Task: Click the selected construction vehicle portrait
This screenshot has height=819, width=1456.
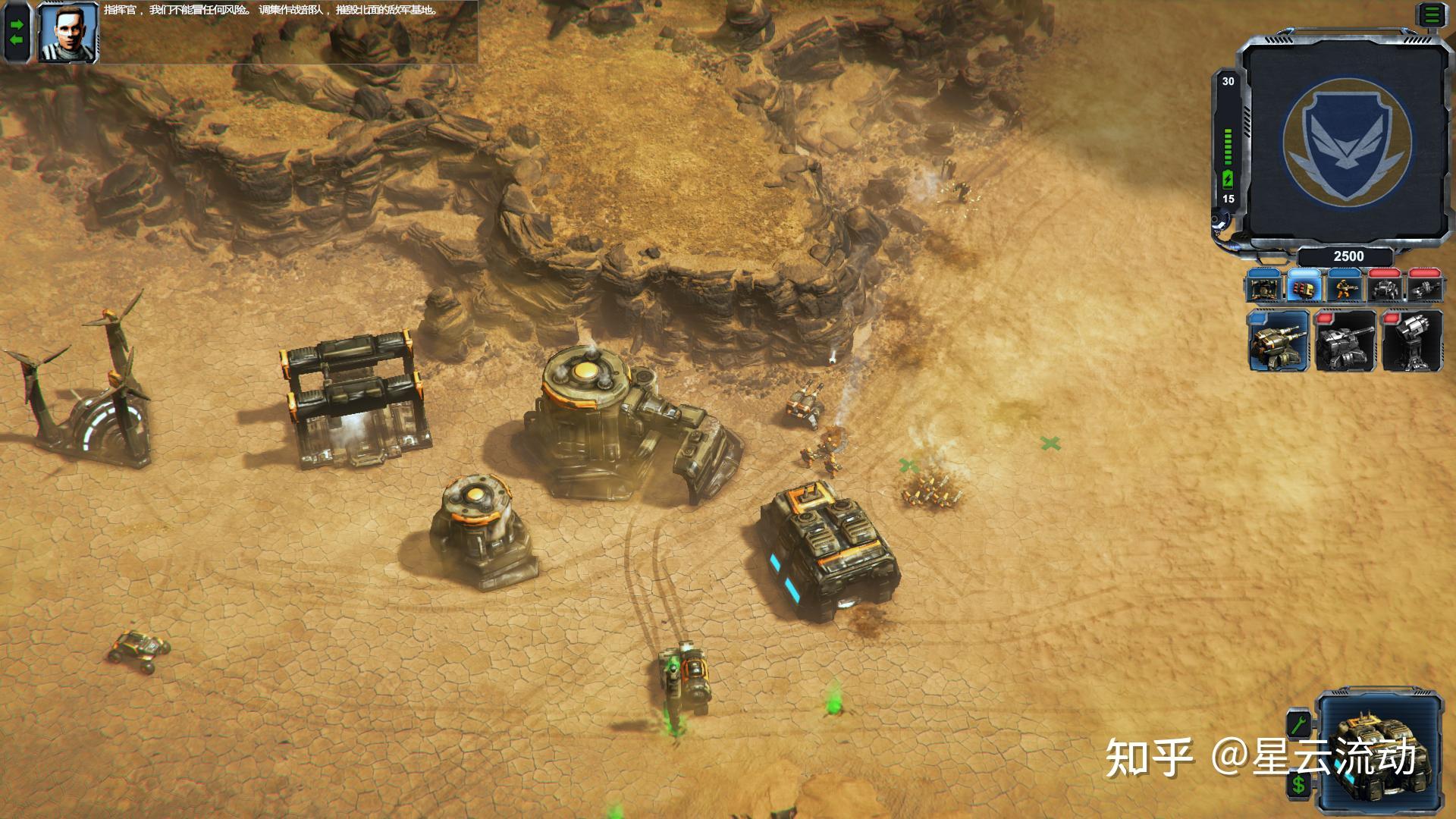Action: [x=1380, y=751]
